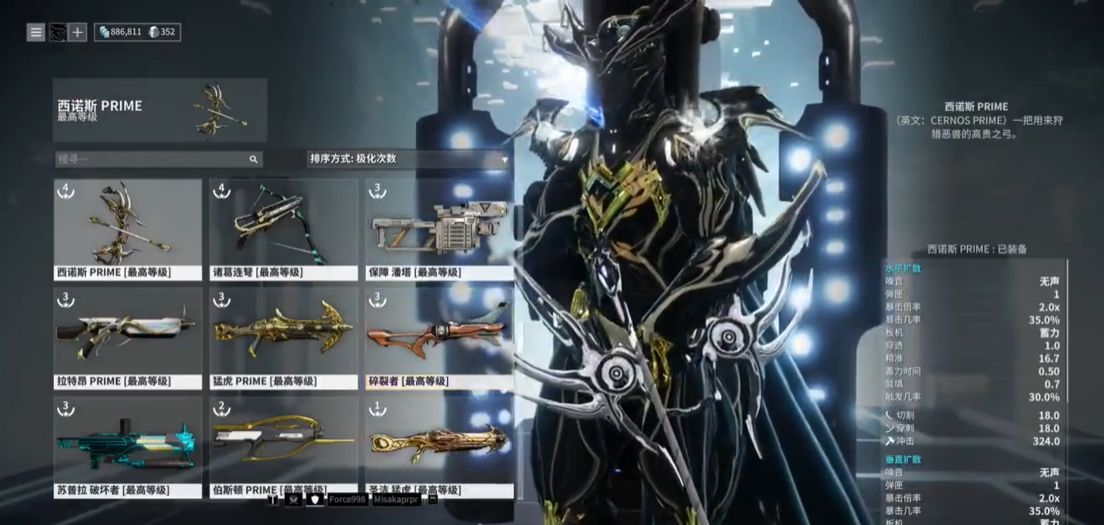Select the 西诺斯 PRIME bow tile

pos(127,229)
